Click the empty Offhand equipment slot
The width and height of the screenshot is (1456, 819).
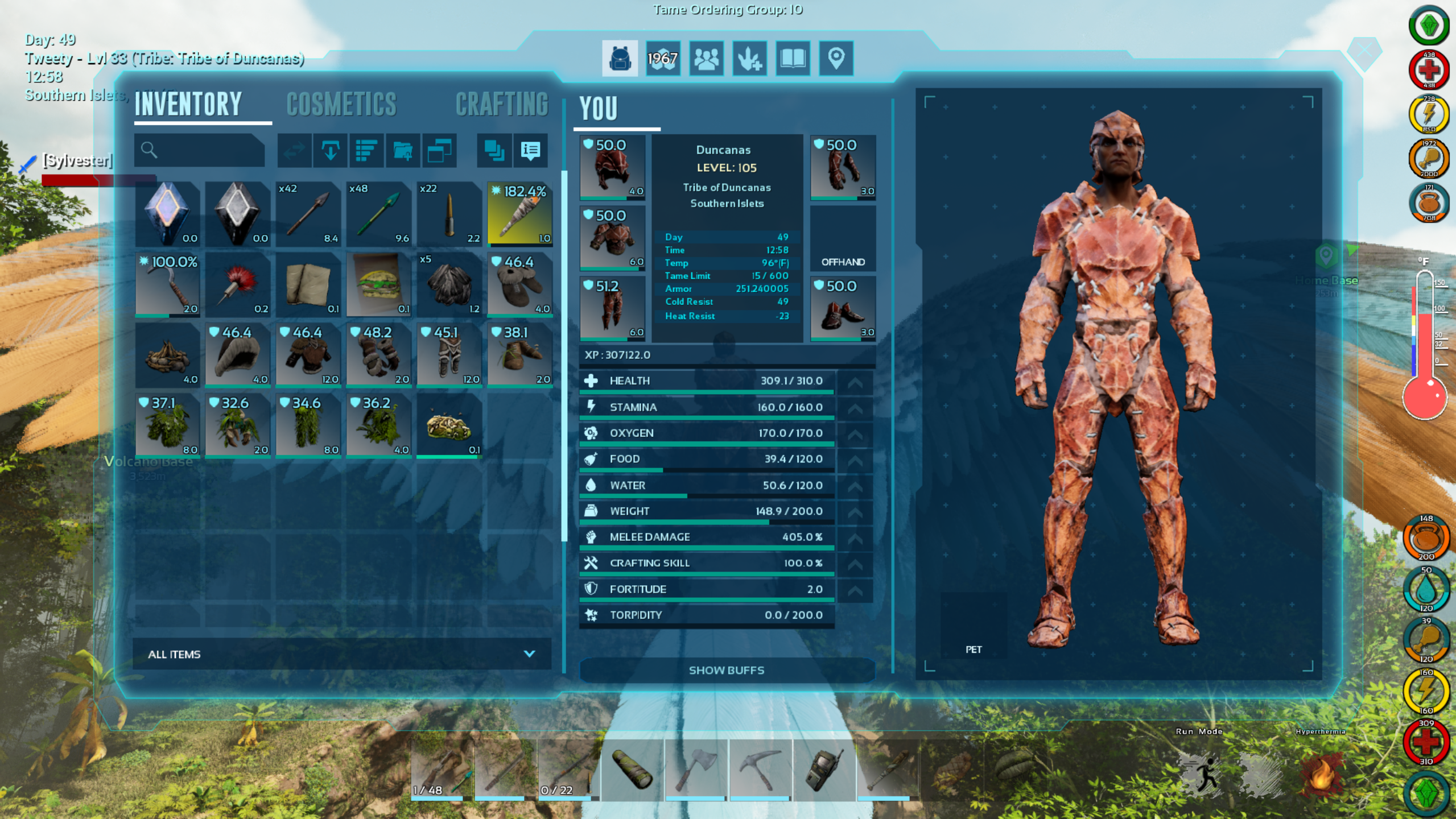(x=843, y=238)
